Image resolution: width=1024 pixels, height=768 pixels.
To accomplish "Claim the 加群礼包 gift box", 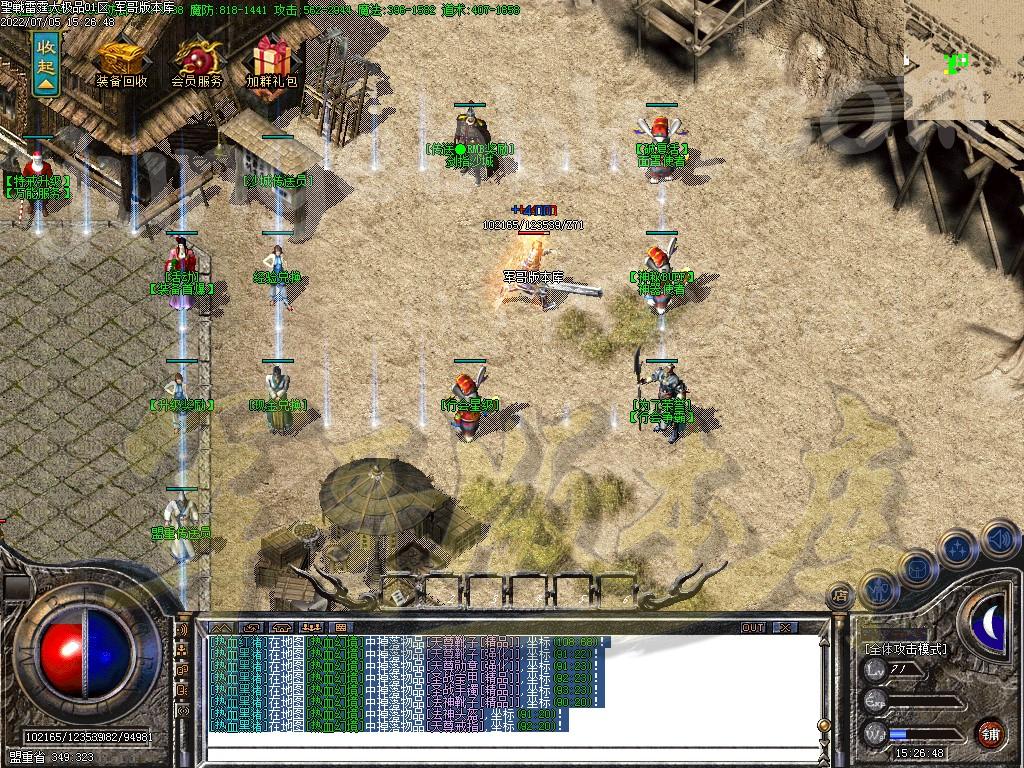I will (x=271, y=62).
